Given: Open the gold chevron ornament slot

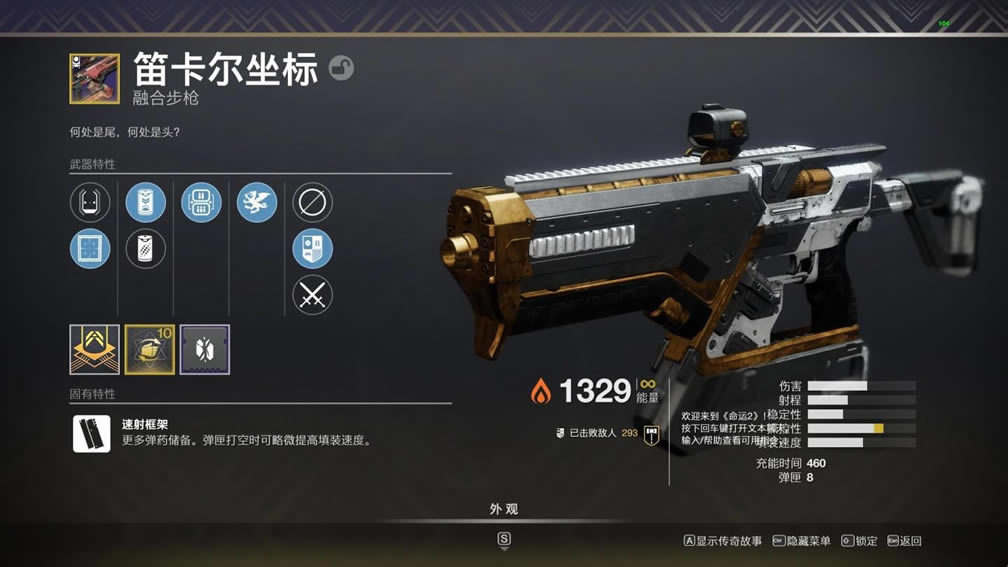Looking at the screenshot, I should [94, 349].
